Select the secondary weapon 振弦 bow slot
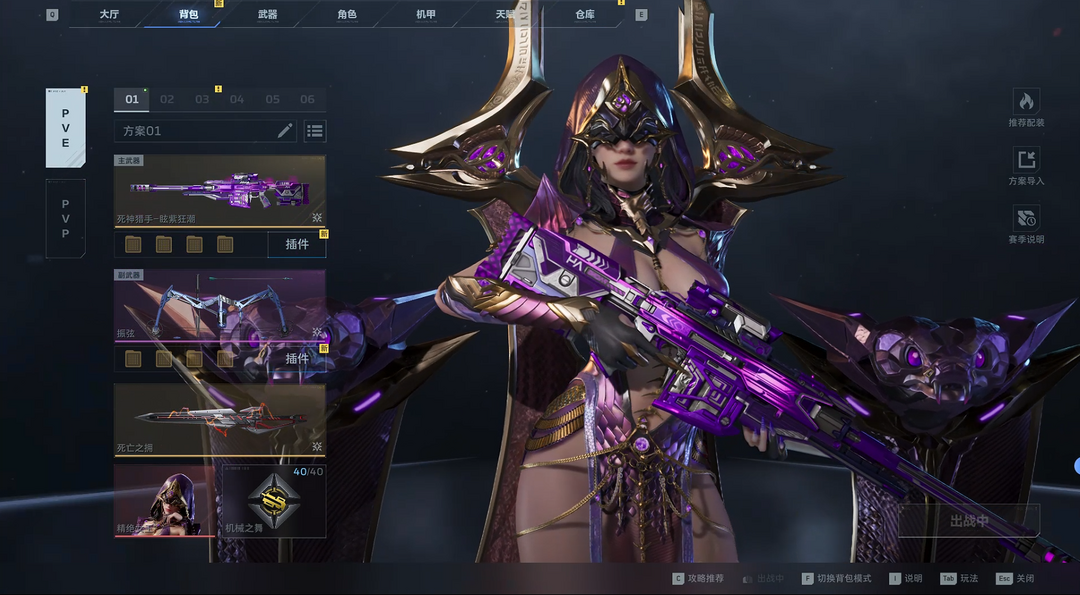The image size is (1080, 595). [x=219, y=305]
